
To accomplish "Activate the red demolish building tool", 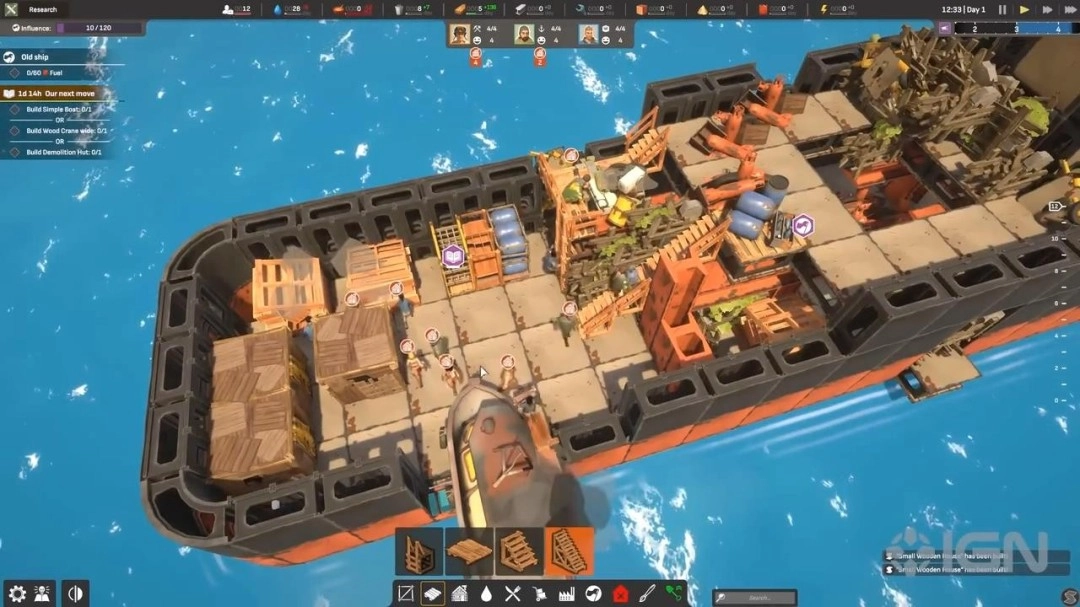I will click(620, 594).
